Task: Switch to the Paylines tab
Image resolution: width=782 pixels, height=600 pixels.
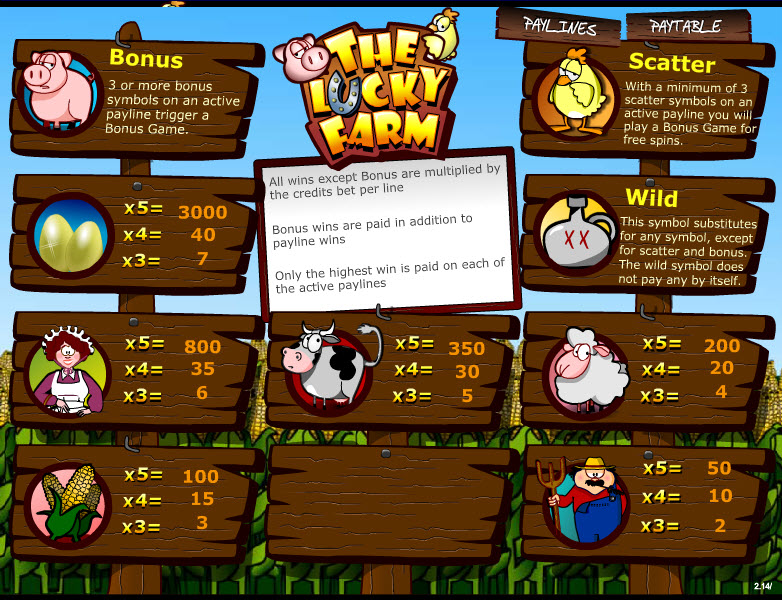Action: (560, 27)
